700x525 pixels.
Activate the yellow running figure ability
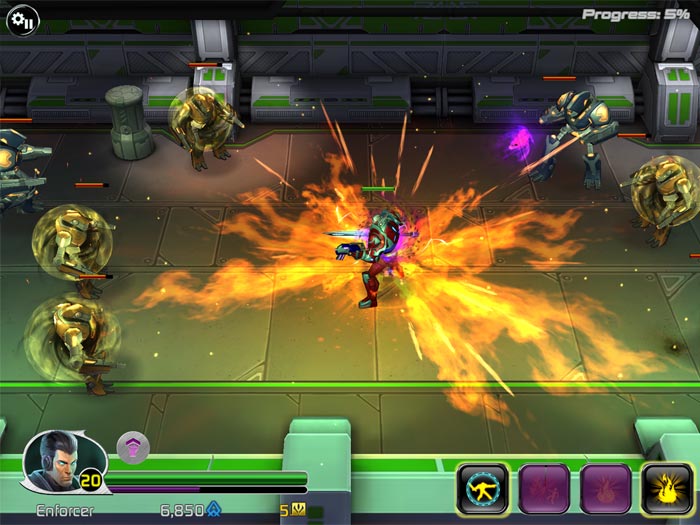[482, 489]
